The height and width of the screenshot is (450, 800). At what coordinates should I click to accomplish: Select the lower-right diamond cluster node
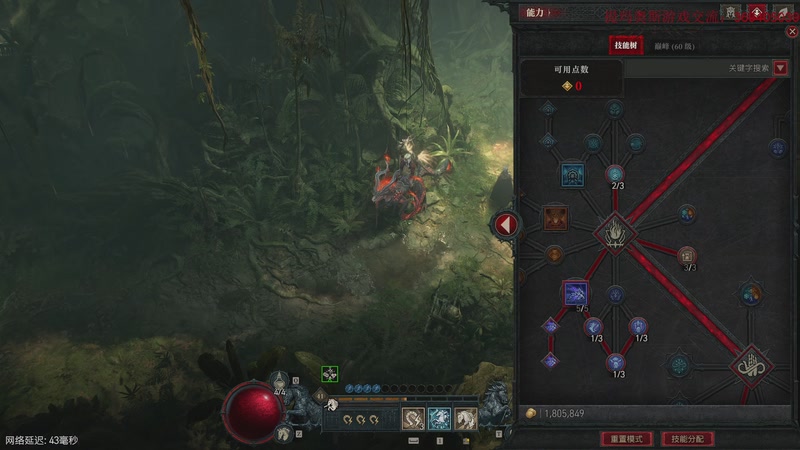click(x=751, y=366)
